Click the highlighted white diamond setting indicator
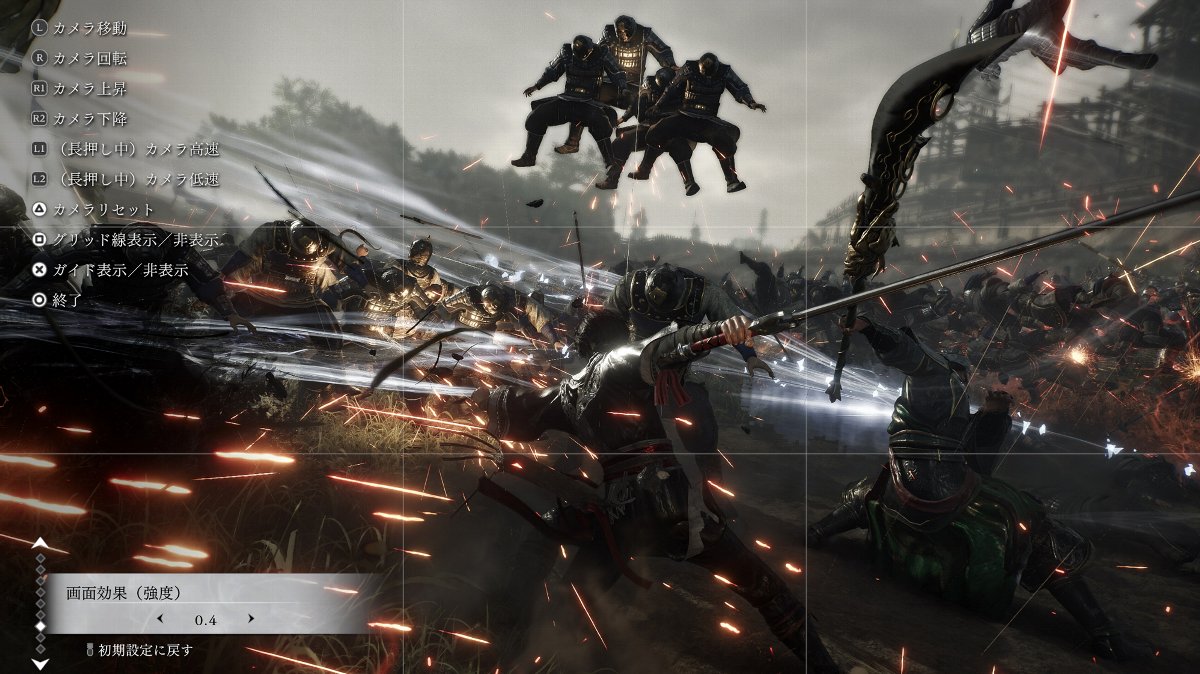 40,626
